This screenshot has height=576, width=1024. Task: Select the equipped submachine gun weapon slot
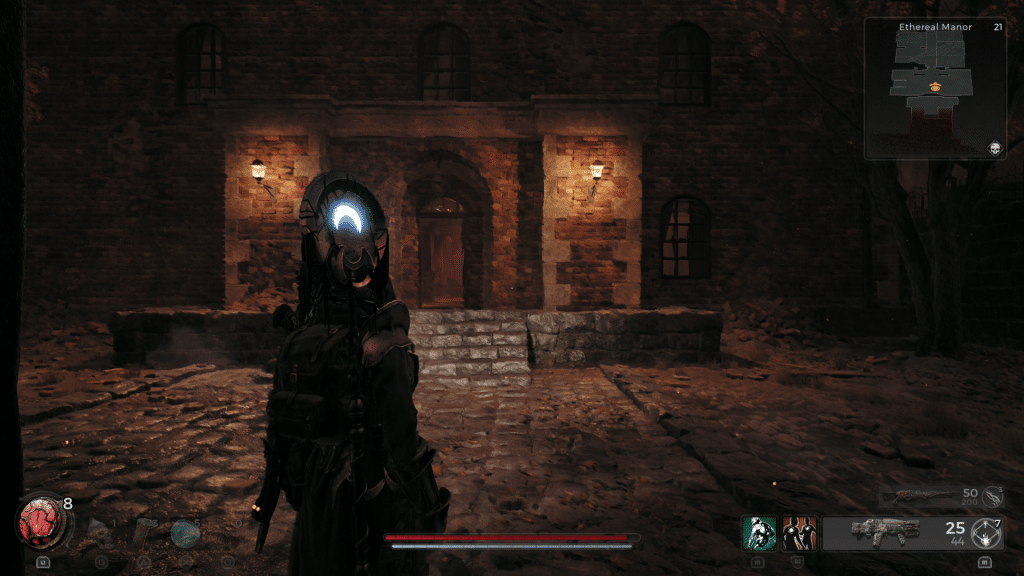(x=884, y=532)
